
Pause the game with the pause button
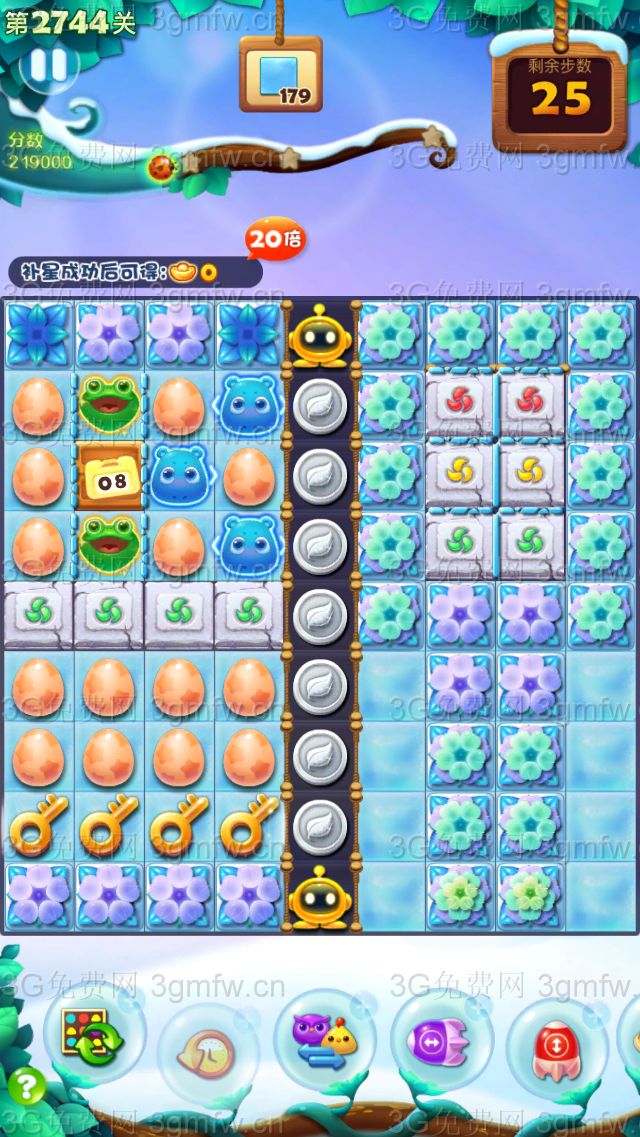coord(47,66)
